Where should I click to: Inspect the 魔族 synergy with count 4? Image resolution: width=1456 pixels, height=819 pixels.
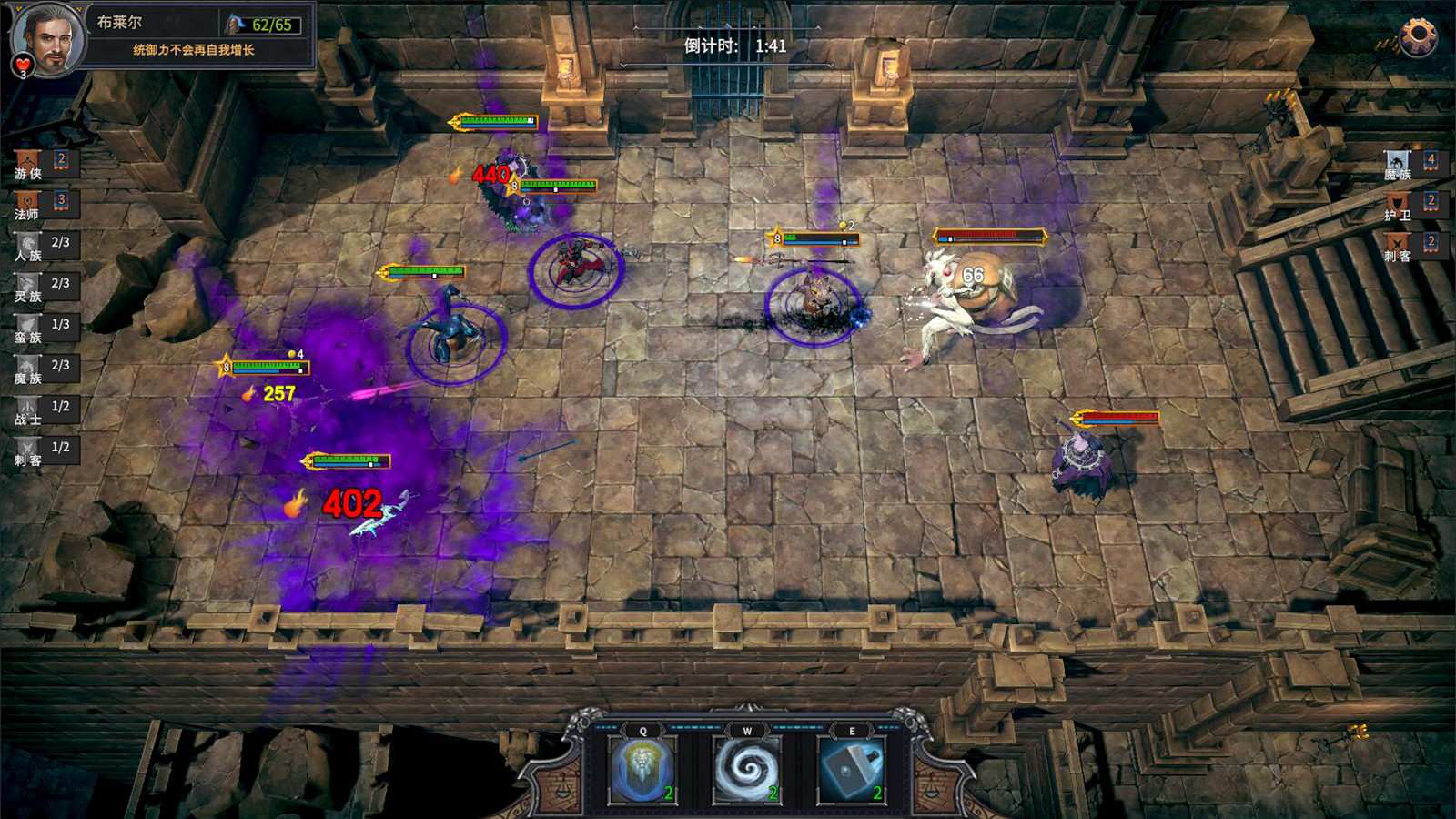tap(1398, 164)
